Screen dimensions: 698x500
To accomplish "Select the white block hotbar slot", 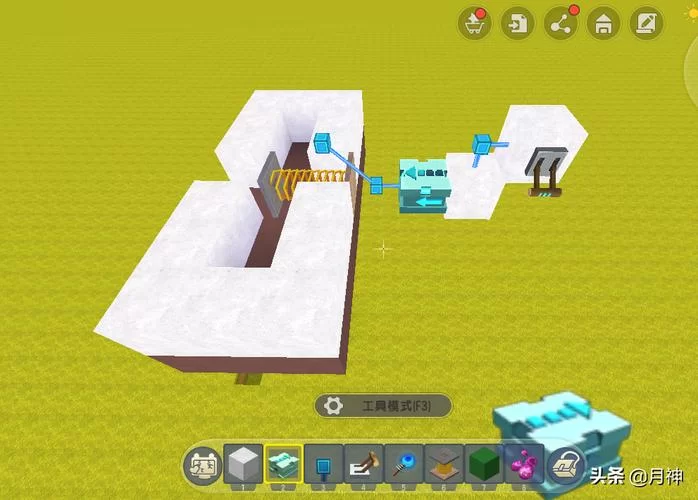I will 243,465.
